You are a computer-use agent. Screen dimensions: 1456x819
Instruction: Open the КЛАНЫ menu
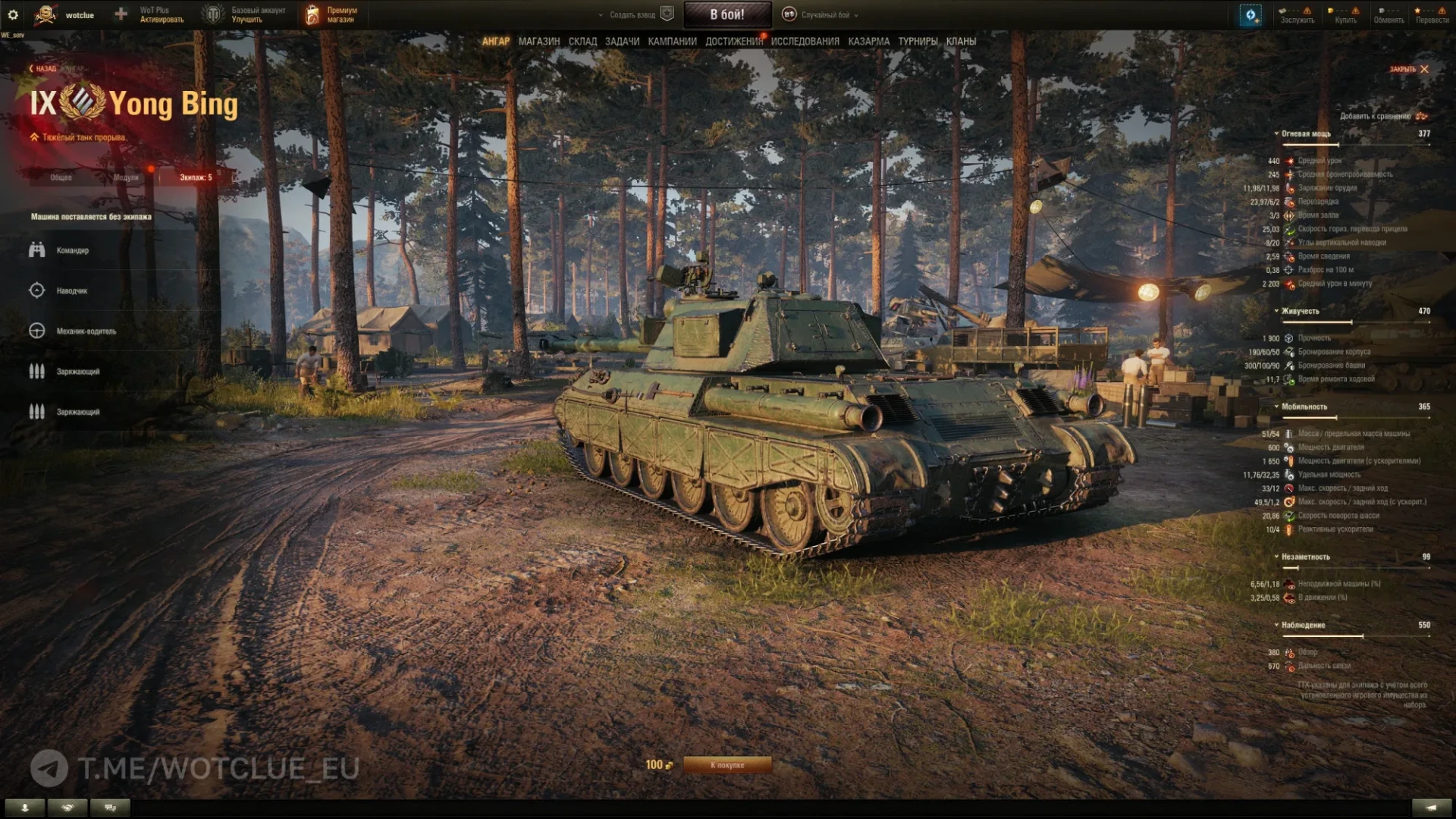click(x=961, y=42)
